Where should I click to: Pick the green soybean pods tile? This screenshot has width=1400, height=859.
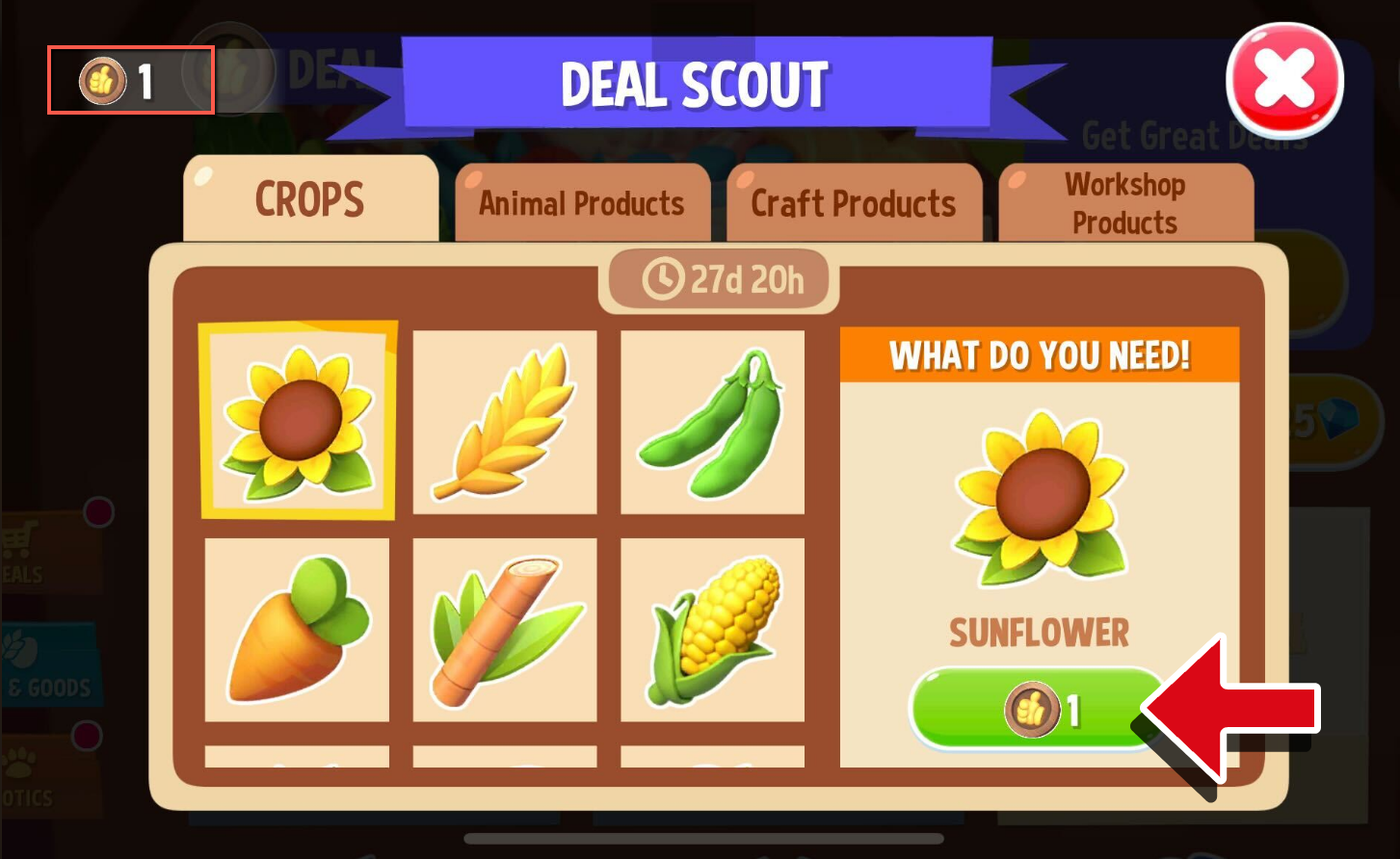click(712, 423)
